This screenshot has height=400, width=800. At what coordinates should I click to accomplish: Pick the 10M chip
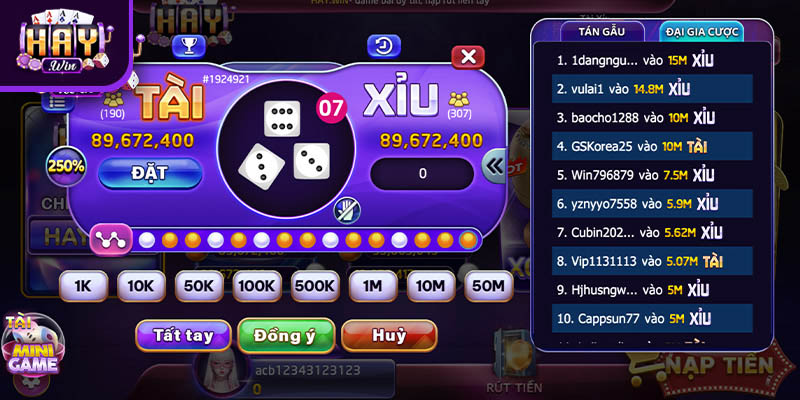pos(431,286)
